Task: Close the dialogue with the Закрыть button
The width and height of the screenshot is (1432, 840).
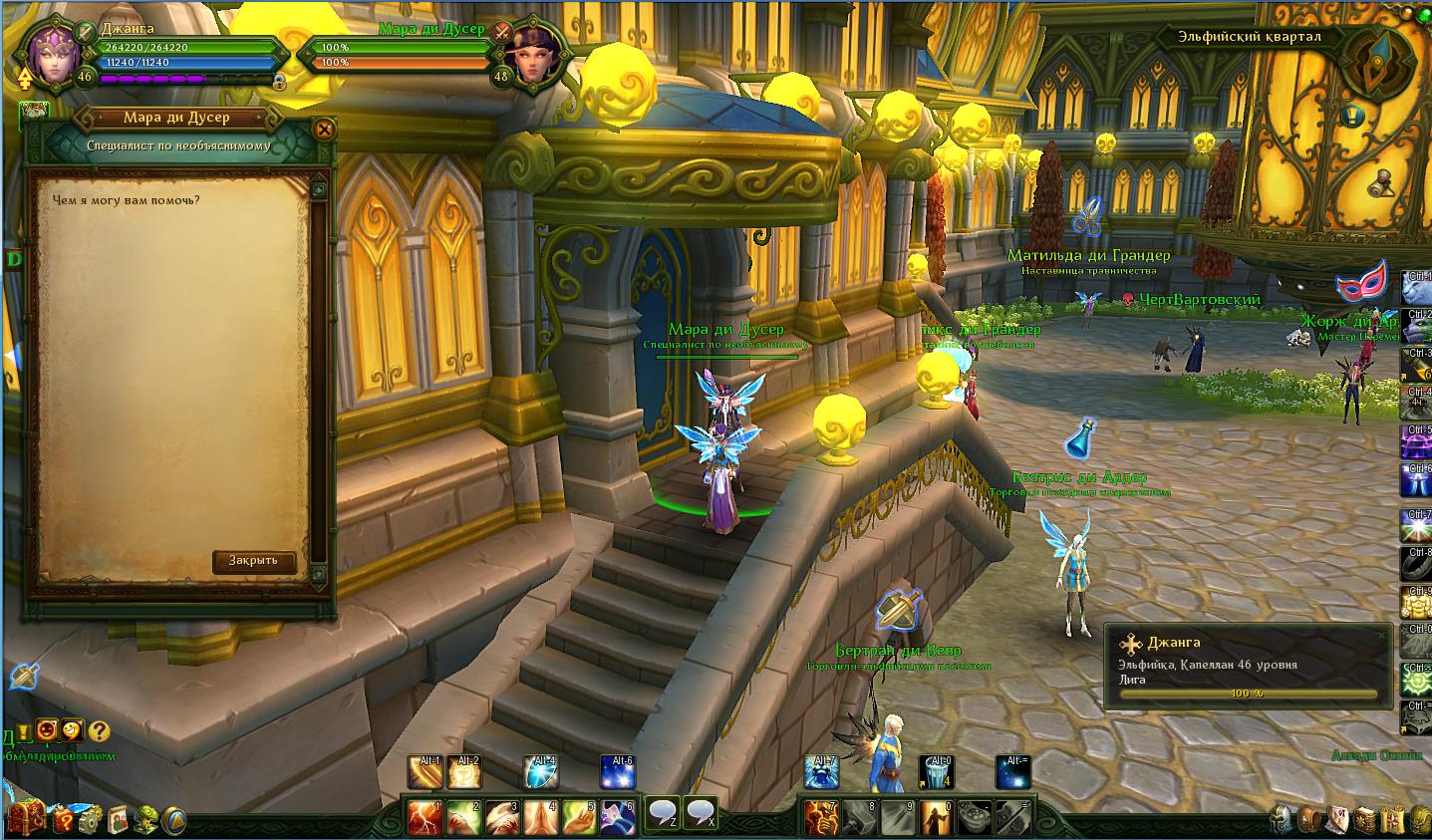Action: pos(254,561)
